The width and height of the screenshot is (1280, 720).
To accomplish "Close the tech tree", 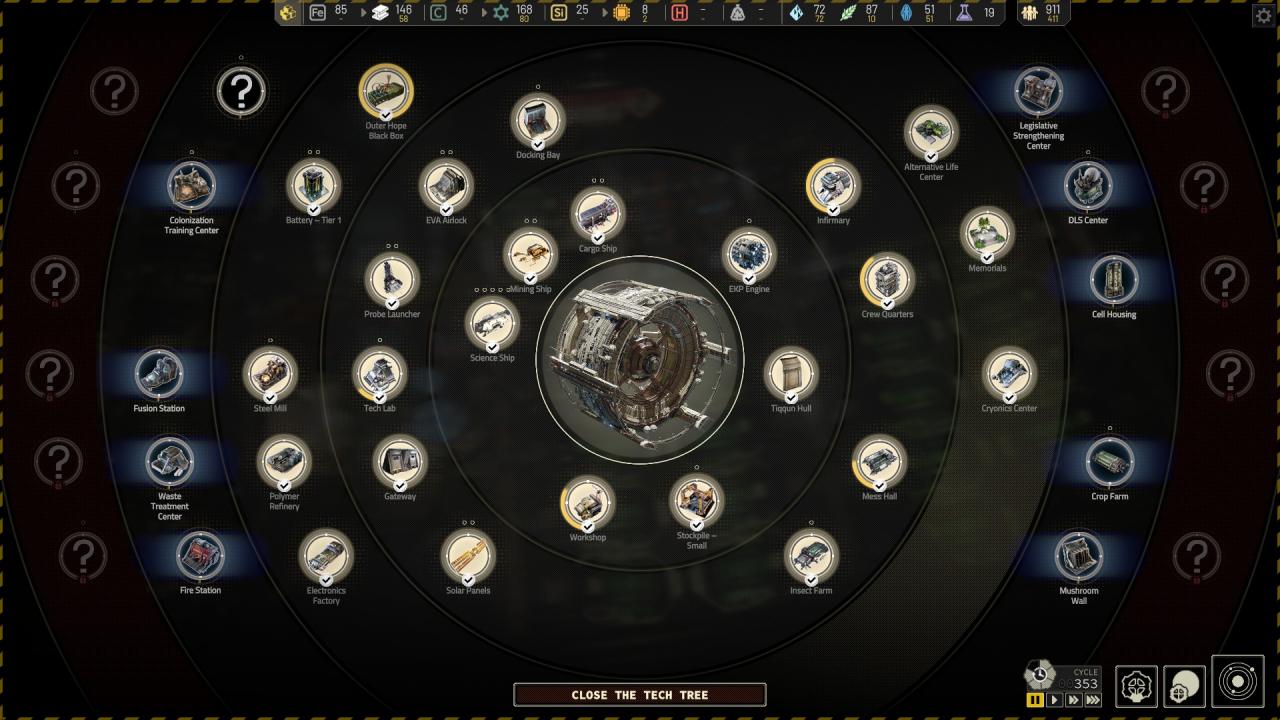I will tap(640, 695).
